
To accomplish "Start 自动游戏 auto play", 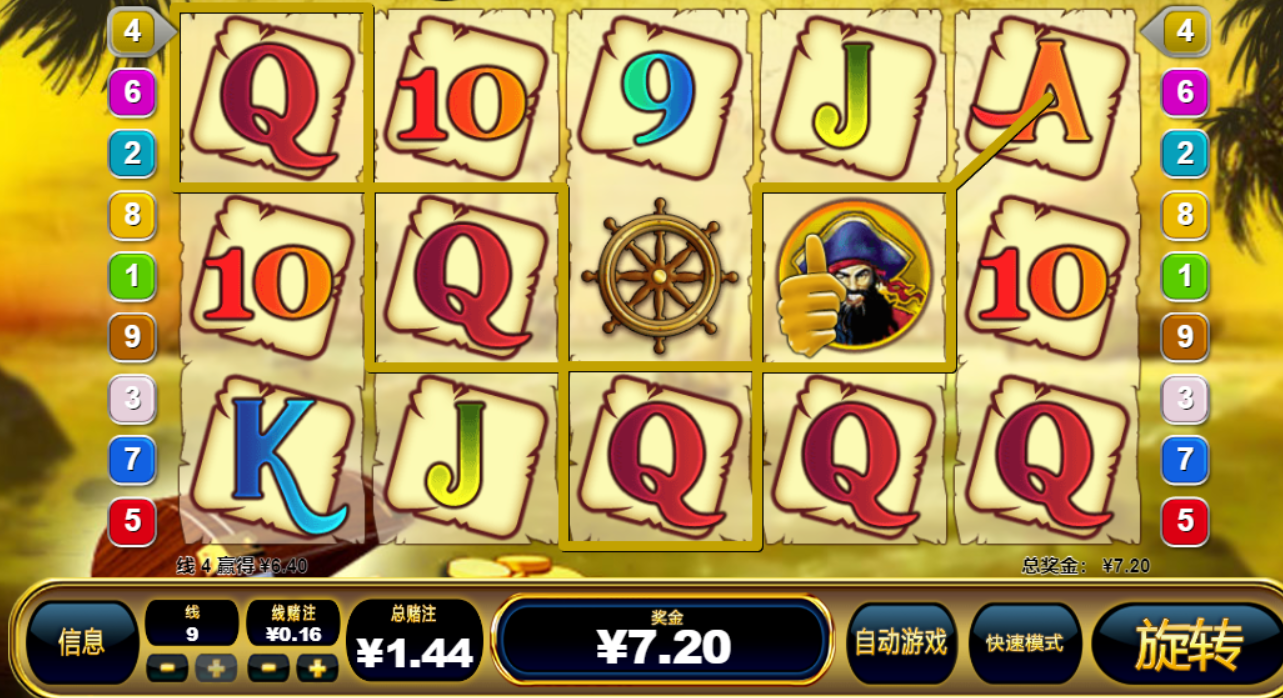I will coord(901,643).
